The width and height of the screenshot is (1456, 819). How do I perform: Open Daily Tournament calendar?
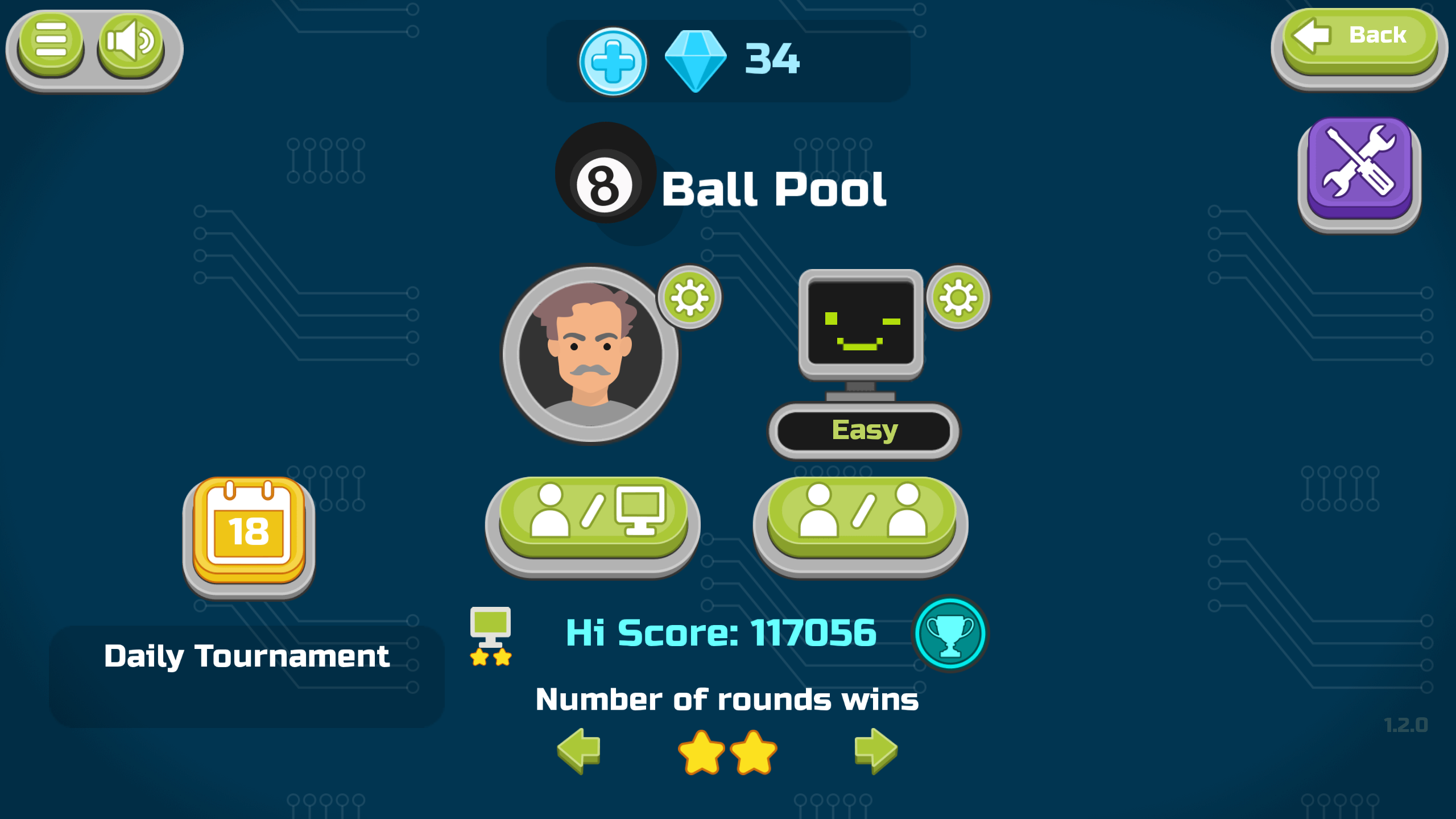coord(249,535)
